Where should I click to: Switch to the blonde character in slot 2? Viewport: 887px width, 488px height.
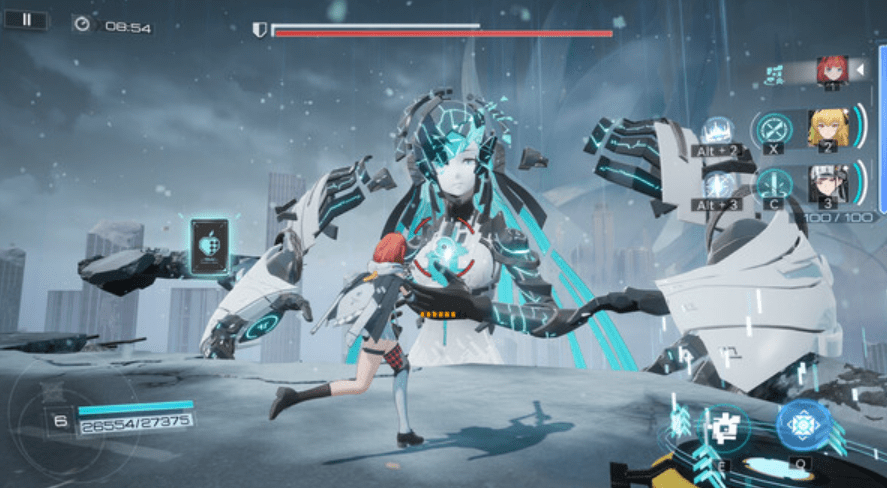click(827, 127)
